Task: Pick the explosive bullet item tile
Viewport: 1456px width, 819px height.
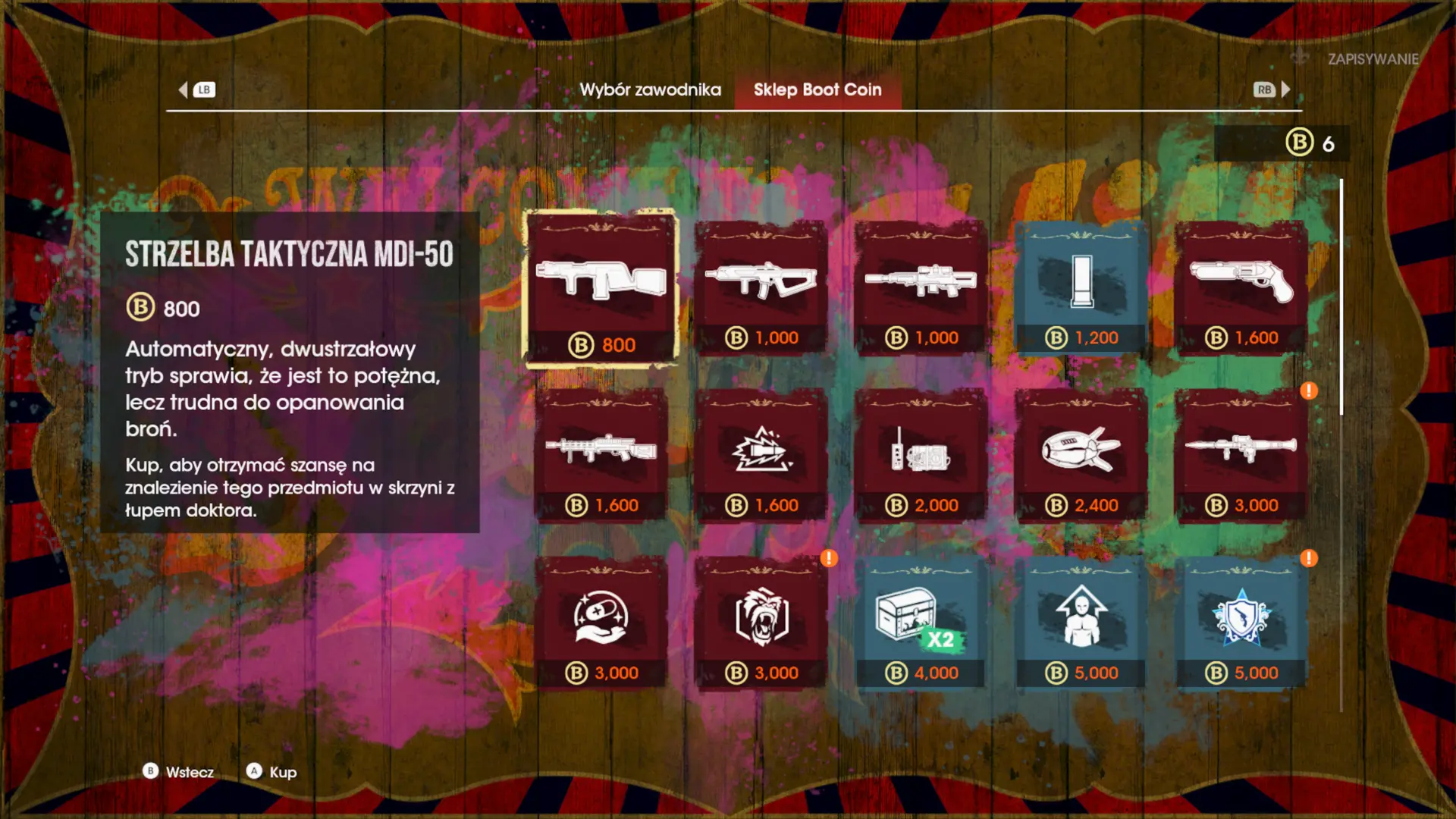Action: (x=761, y=455)
